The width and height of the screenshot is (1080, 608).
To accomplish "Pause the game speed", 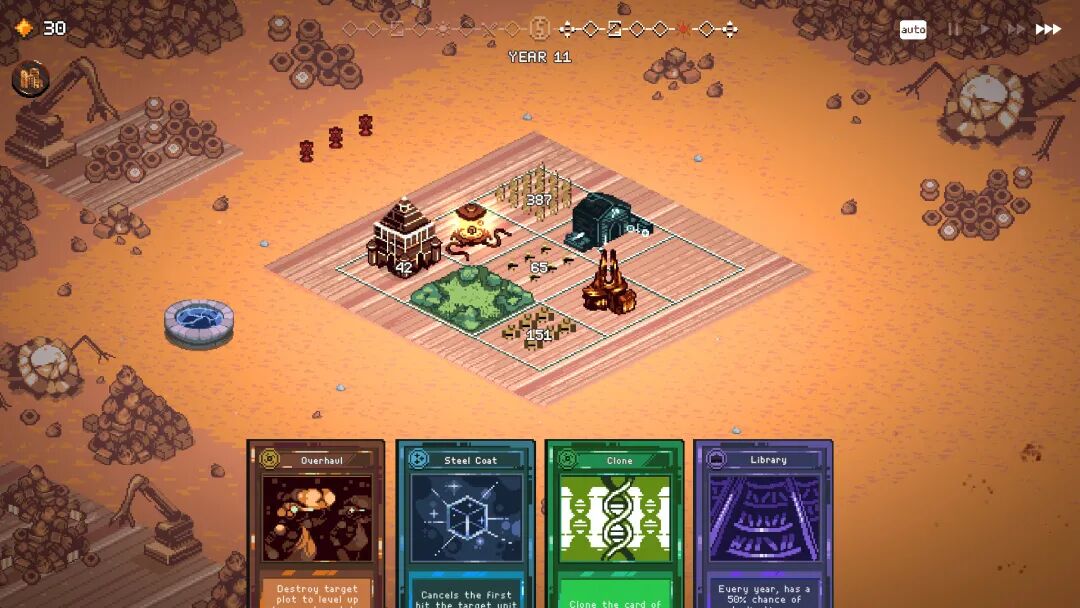I will click(x=953, y=30).
